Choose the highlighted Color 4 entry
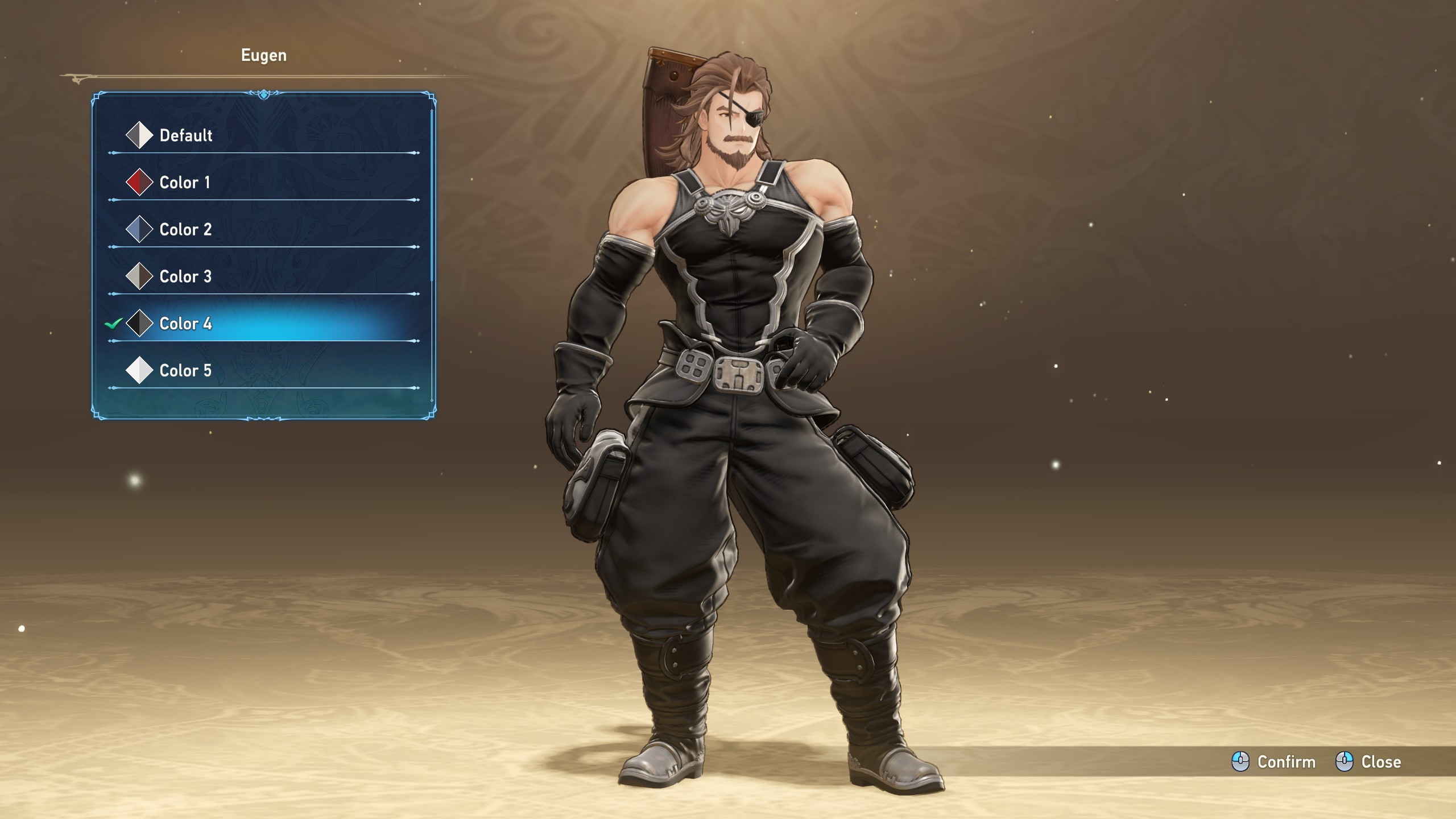The image size is (1456, 819). 185,324
